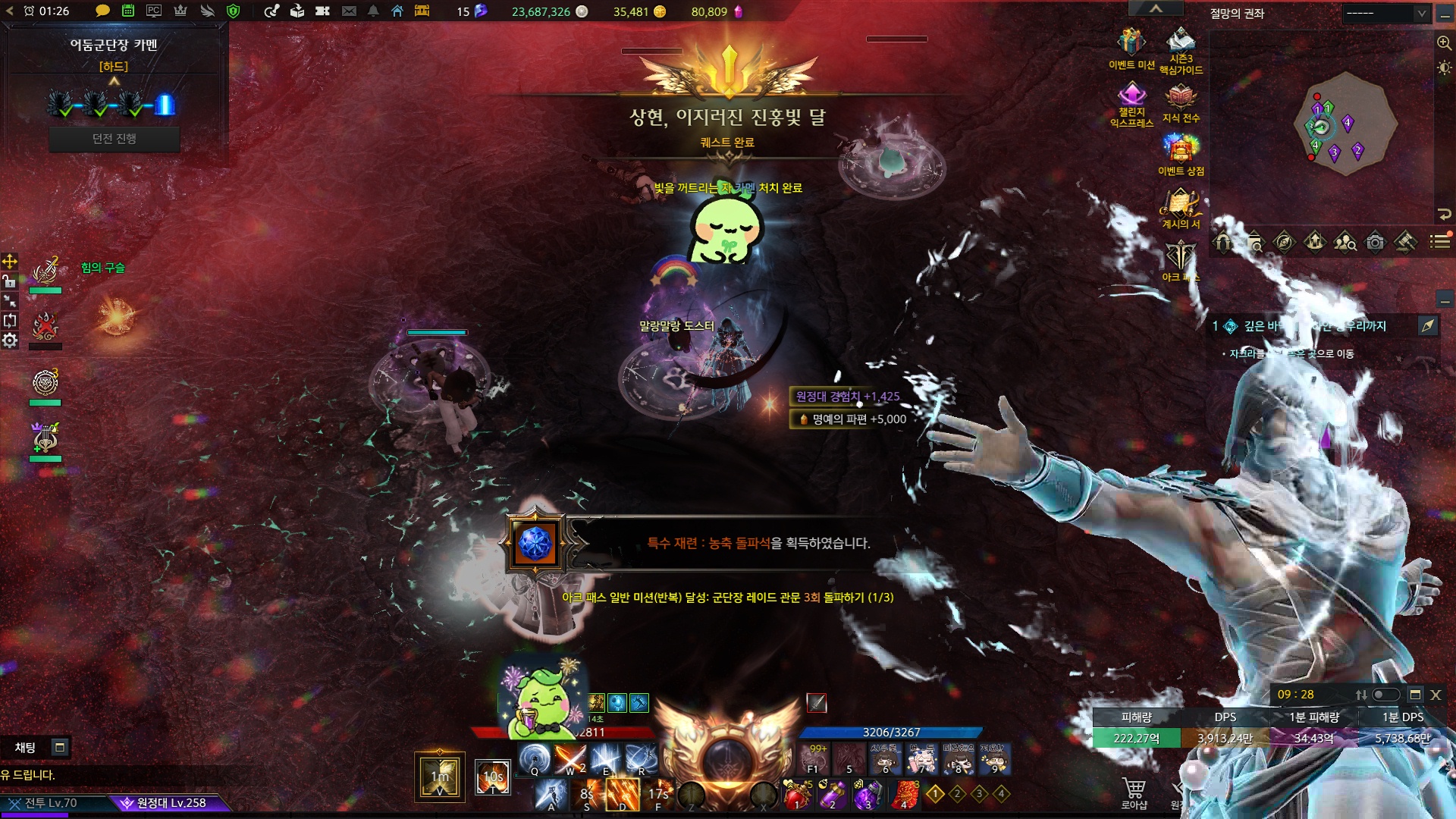The width and height of the screenshot is (1456, 819).
Task: Open the 이벤트 미션 gift box icon
Action: click(x=1131, y=42)
